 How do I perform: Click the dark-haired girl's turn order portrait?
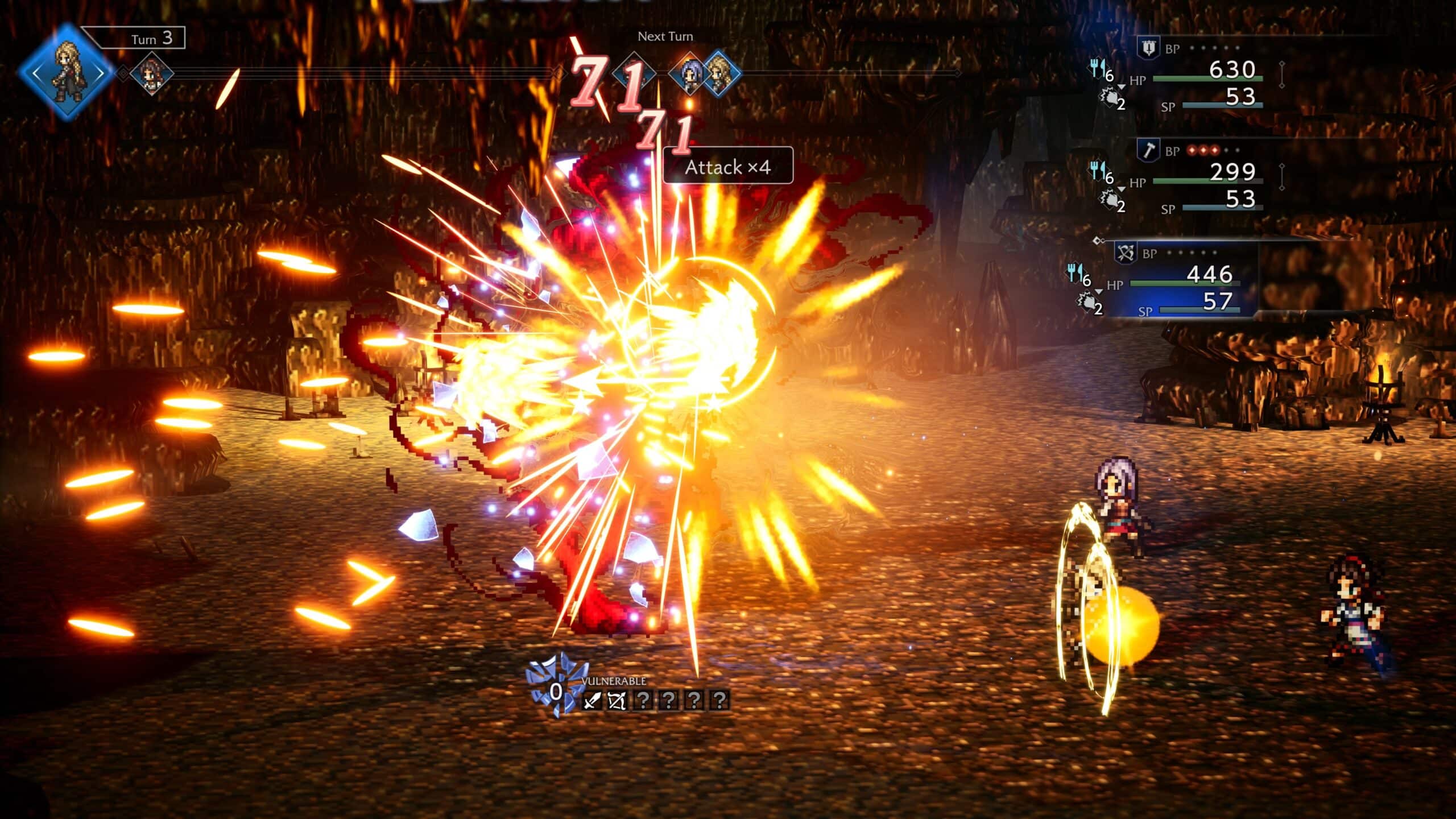click(151, 73)
